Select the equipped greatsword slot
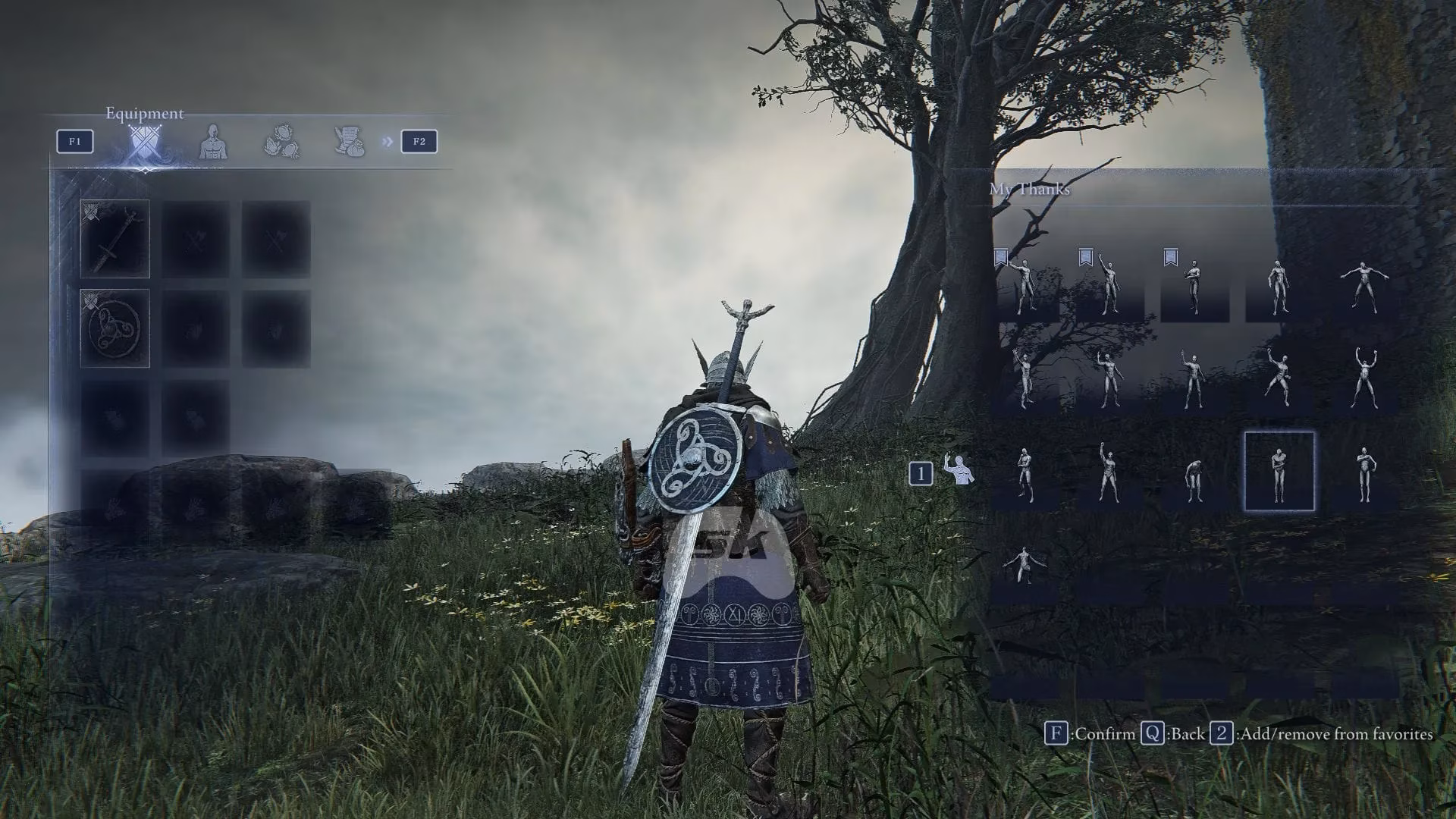The height and width of the screenshot is (819, 1456). [x=115, y=239]
